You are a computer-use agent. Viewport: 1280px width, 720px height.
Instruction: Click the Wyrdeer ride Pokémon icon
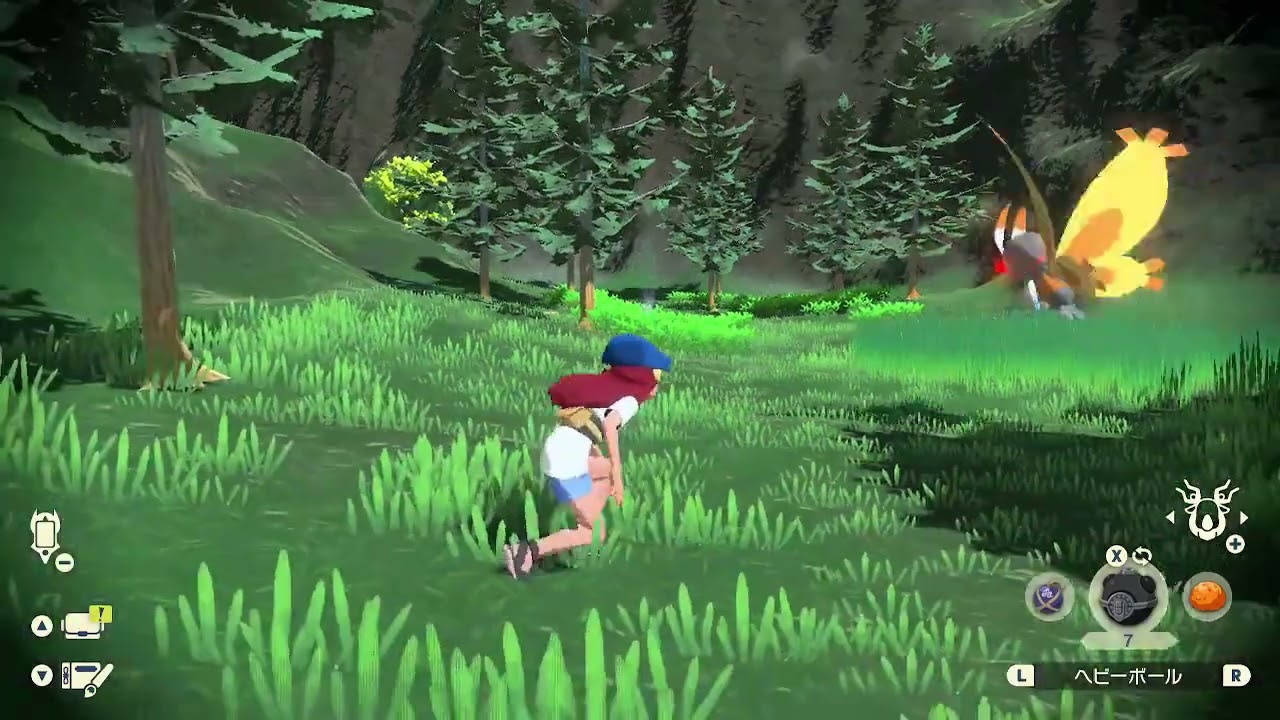pos(1208,511)
